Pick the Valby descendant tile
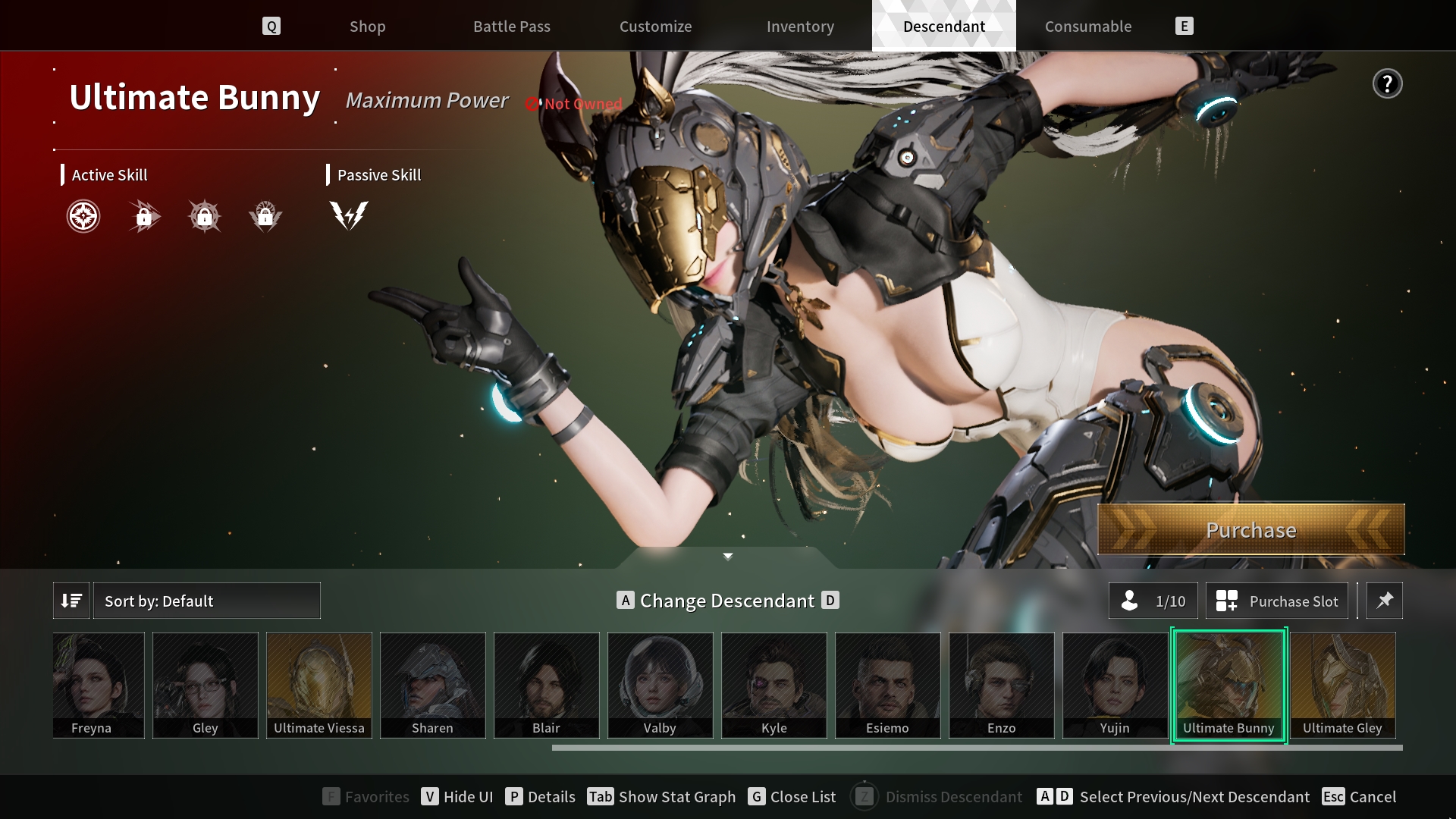 click(660, 685)
